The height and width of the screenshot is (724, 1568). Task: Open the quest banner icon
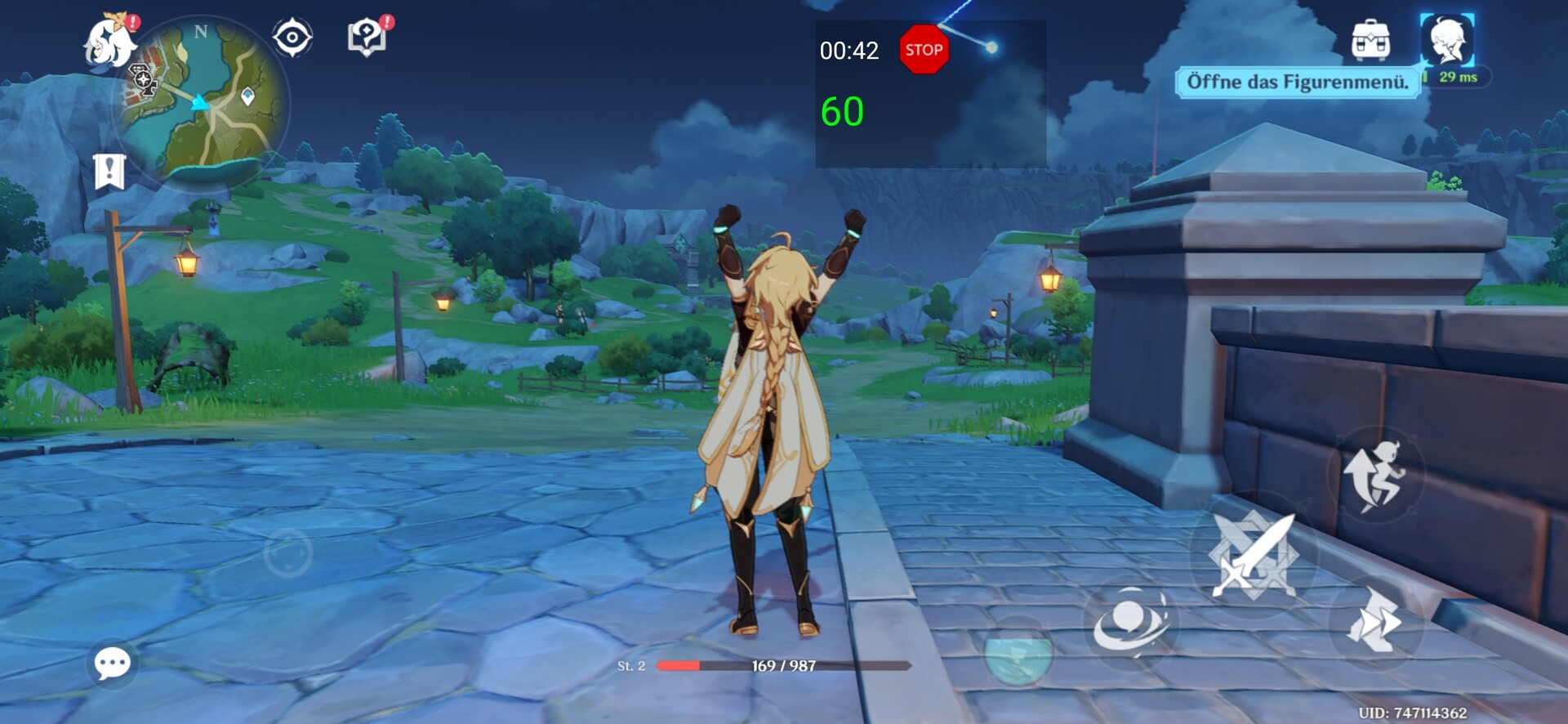(x=109, y=171)
